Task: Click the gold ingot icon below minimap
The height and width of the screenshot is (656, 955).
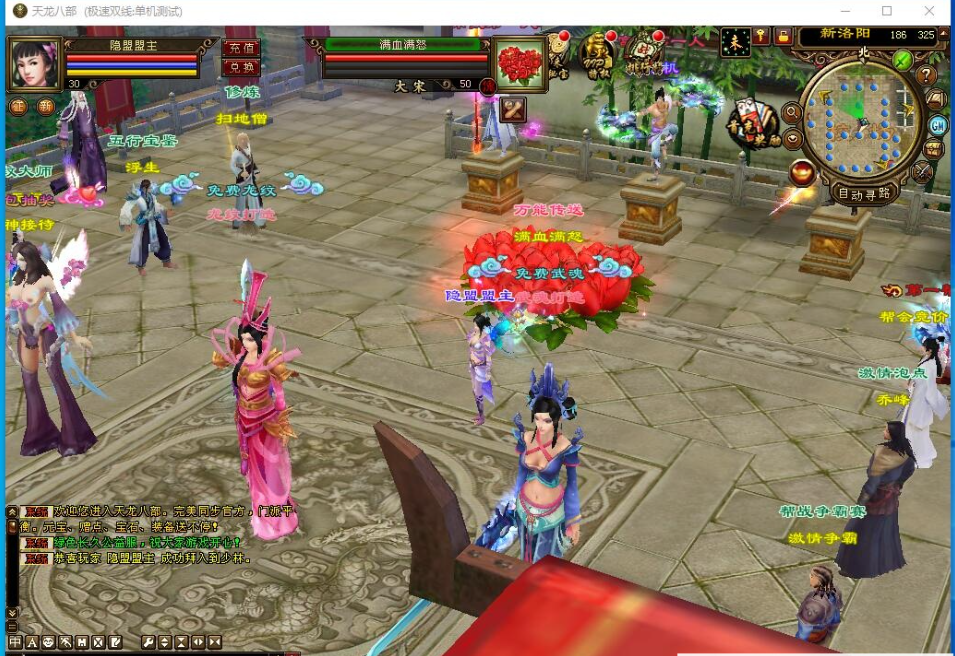Action: (x=801, y=173)
